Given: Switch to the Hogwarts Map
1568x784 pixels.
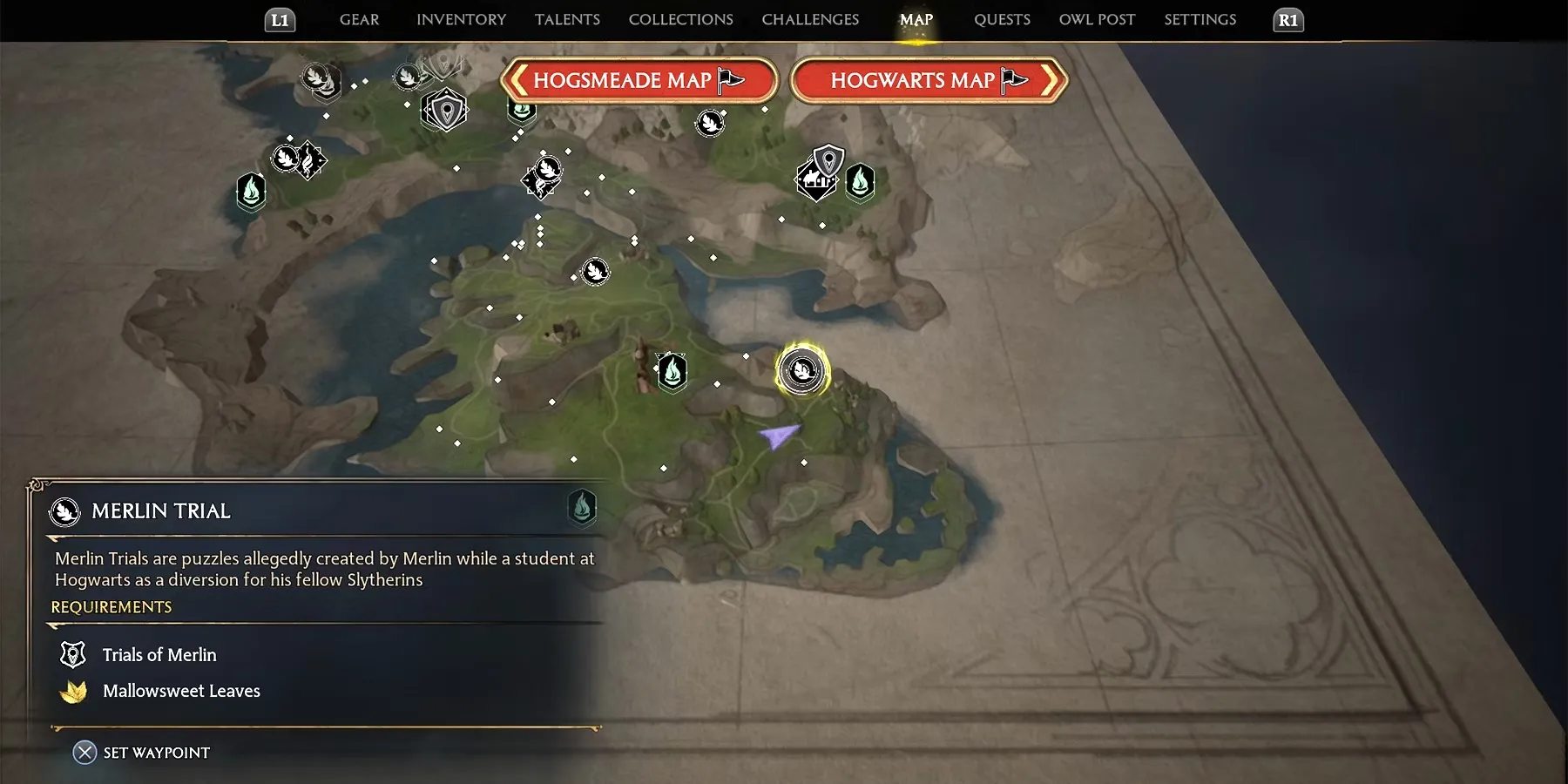Looking at the screenshot, I should pos(929,81).
